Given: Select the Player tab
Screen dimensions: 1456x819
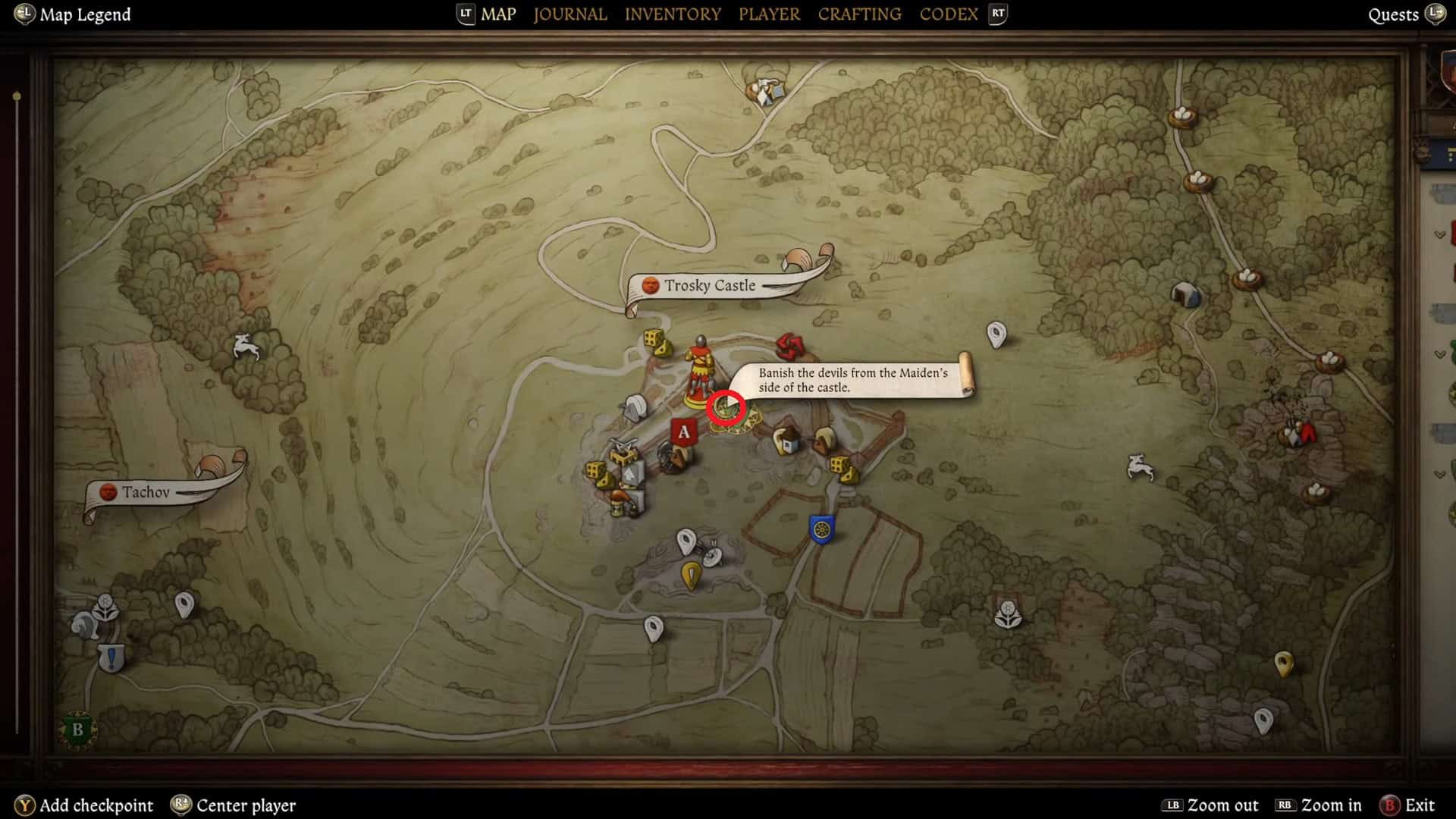Looking at the screenshot, I should (x=769, y=14).
